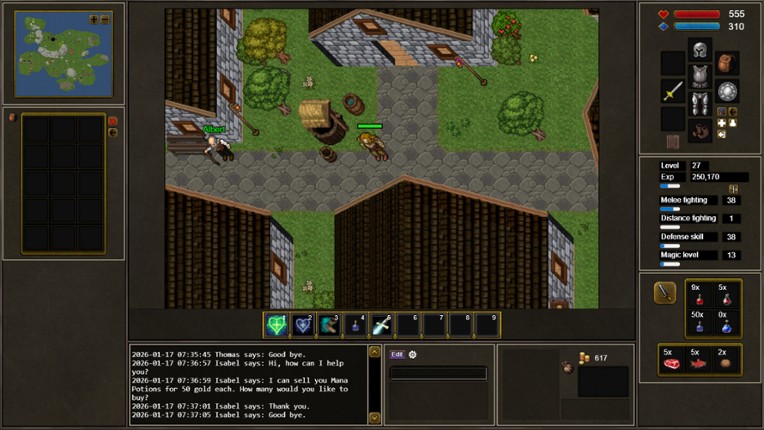Use the blue heart shield skill
Viewport: 764px width, 430px height.
pyautogui.click(x=303, y=325)
